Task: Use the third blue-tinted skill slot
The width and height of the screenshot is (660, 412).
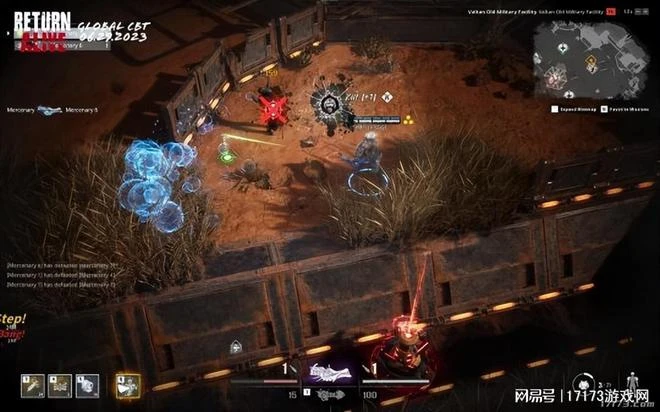Action: [88, 385]
